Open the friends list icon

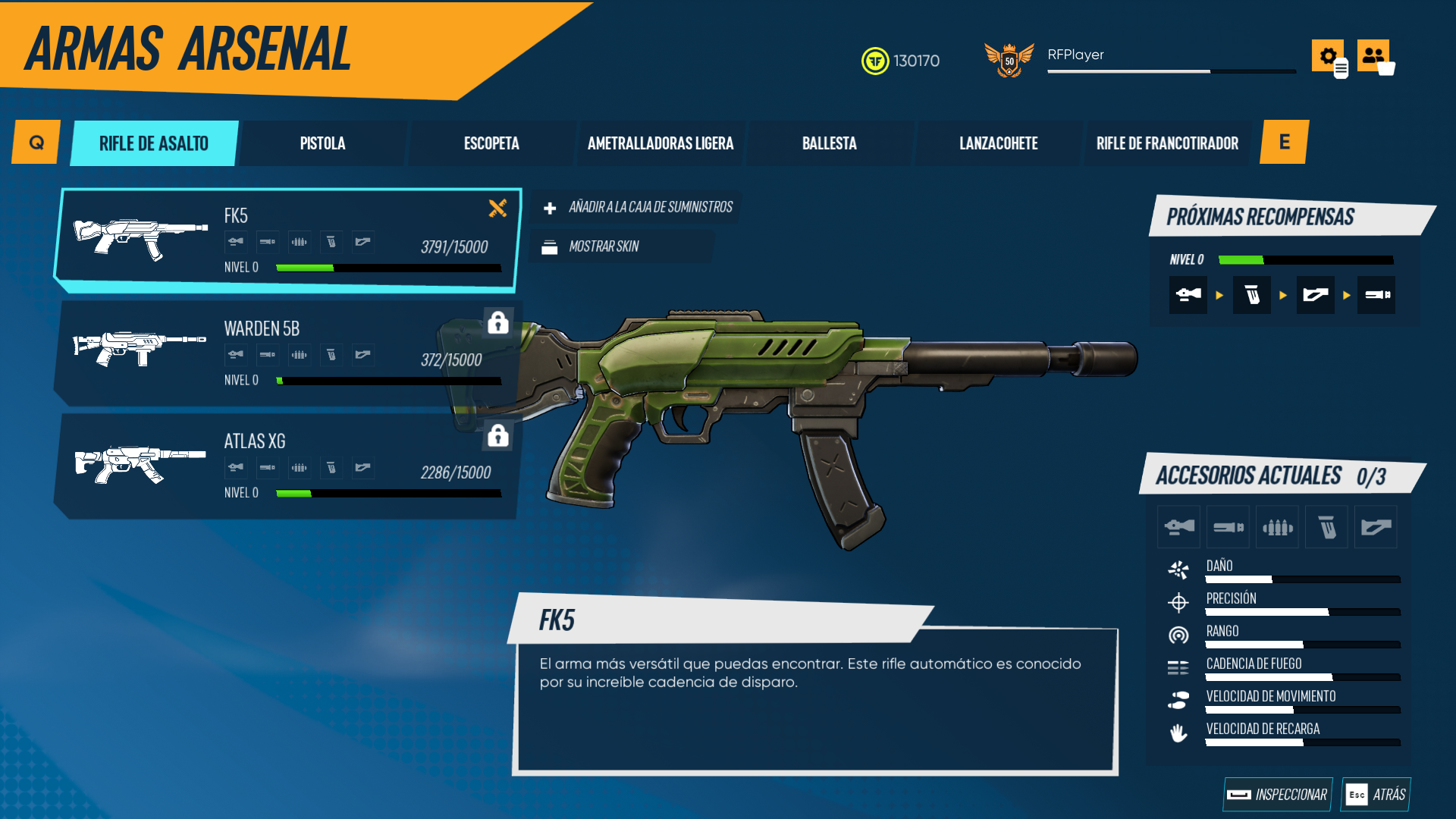coord(1373,55)
